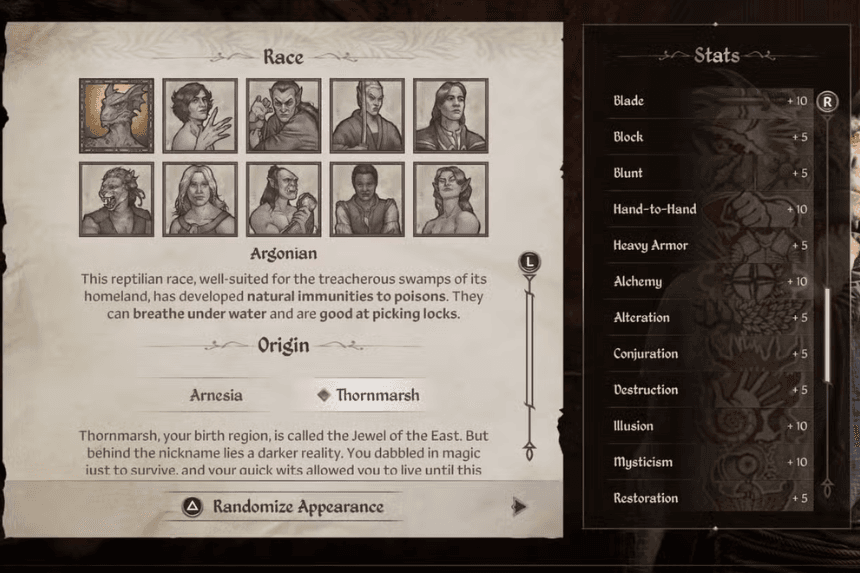Pick the Dark Elf race portrait
The image size is (860, 573).
(283, 116)
